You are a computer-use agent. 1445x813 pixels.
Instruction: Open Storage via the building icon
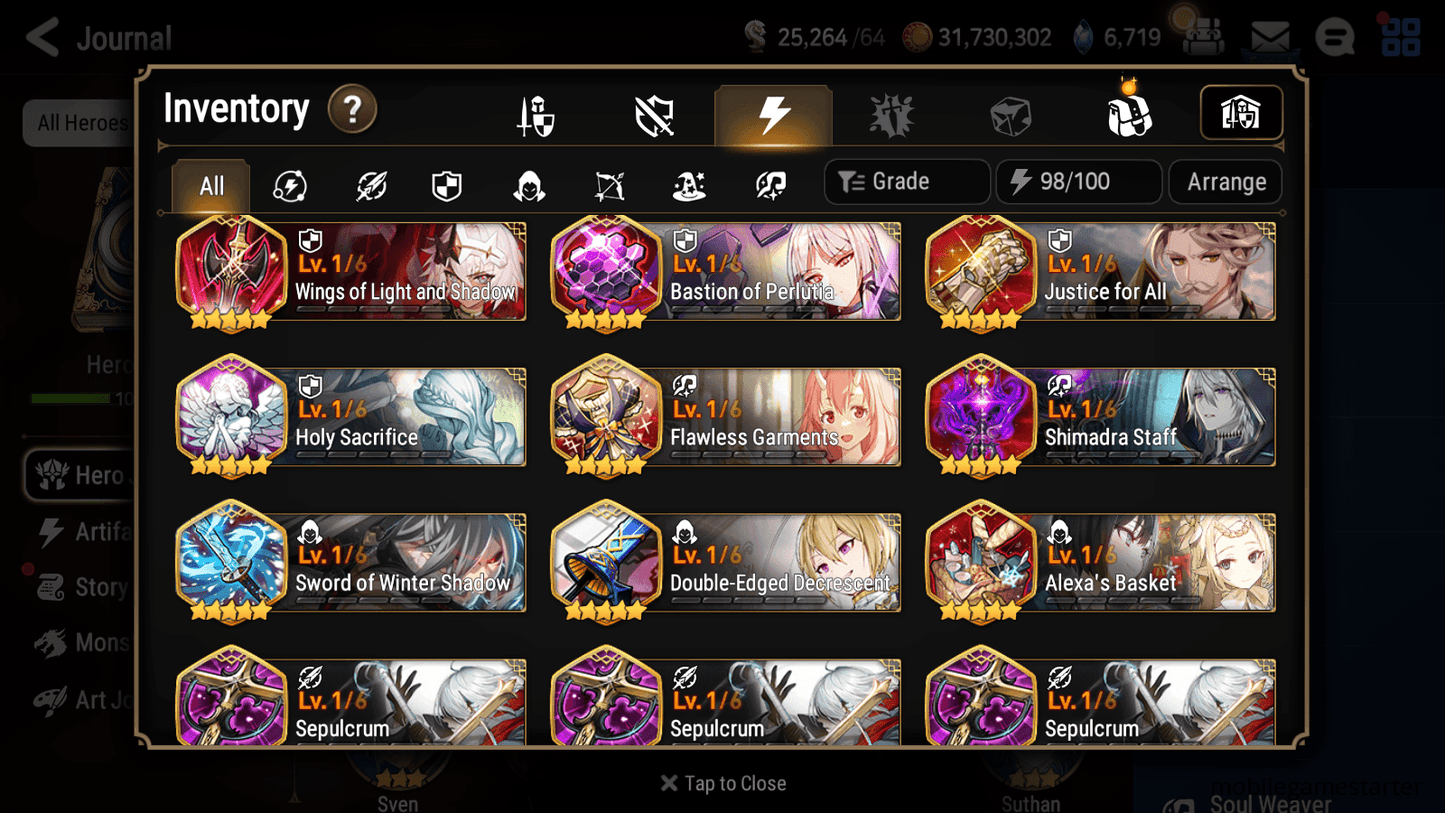1240,113
